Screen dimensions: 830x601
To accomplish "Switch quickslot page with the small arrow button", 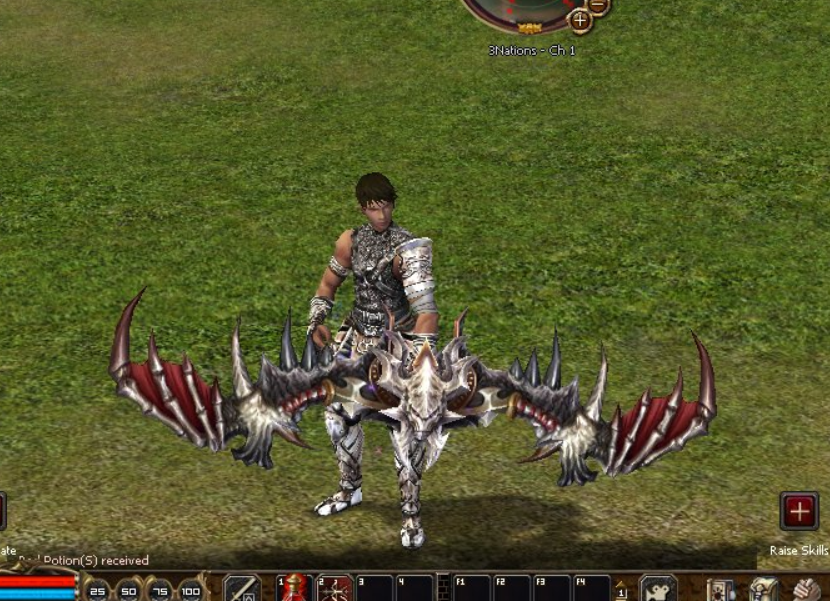I will point(621,590).
